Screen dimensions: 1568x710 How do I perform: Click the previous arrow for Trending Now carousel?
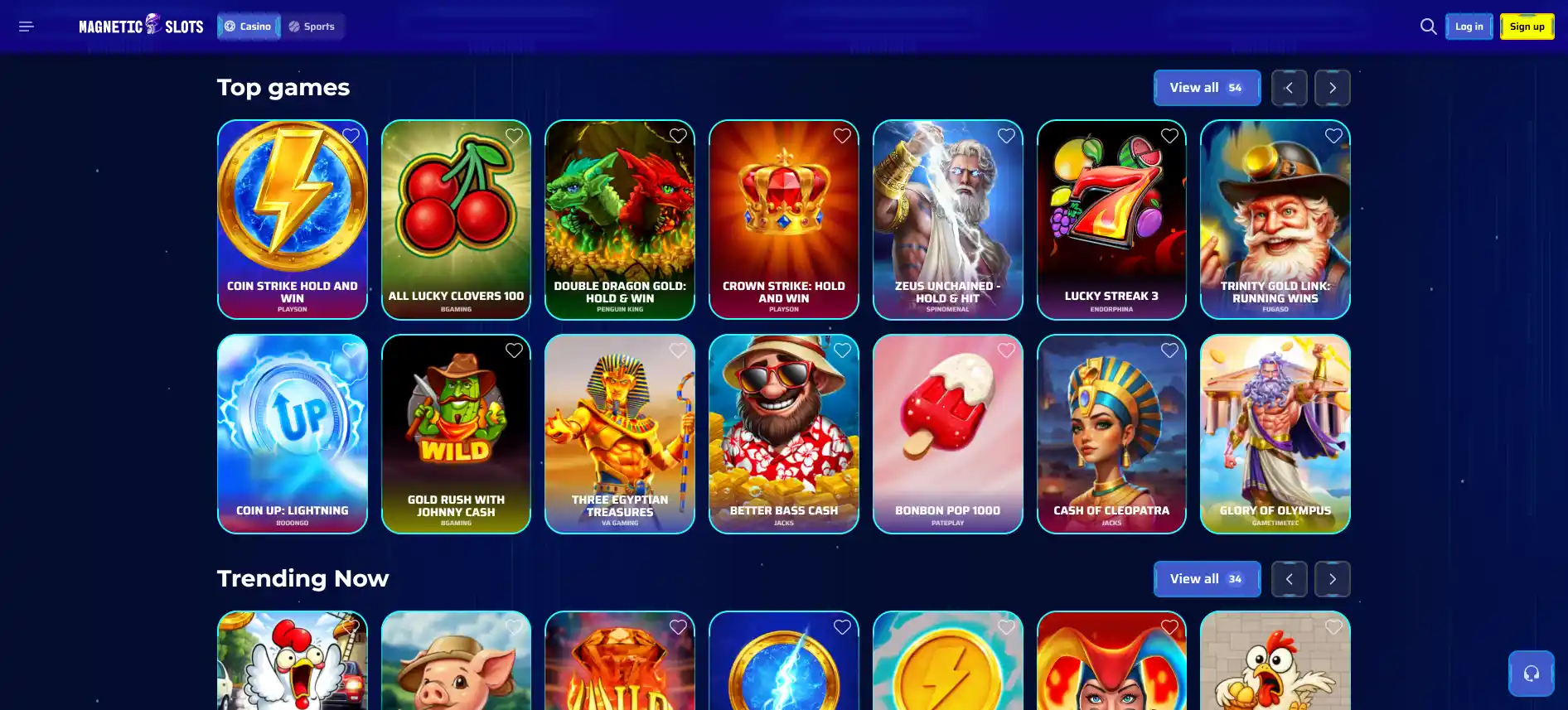[1289, 578]
